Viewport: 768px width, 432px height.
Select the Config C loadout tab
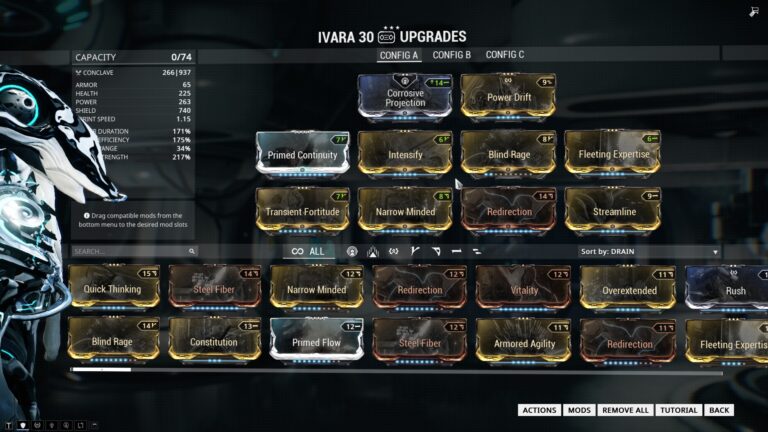click(505, 55)
